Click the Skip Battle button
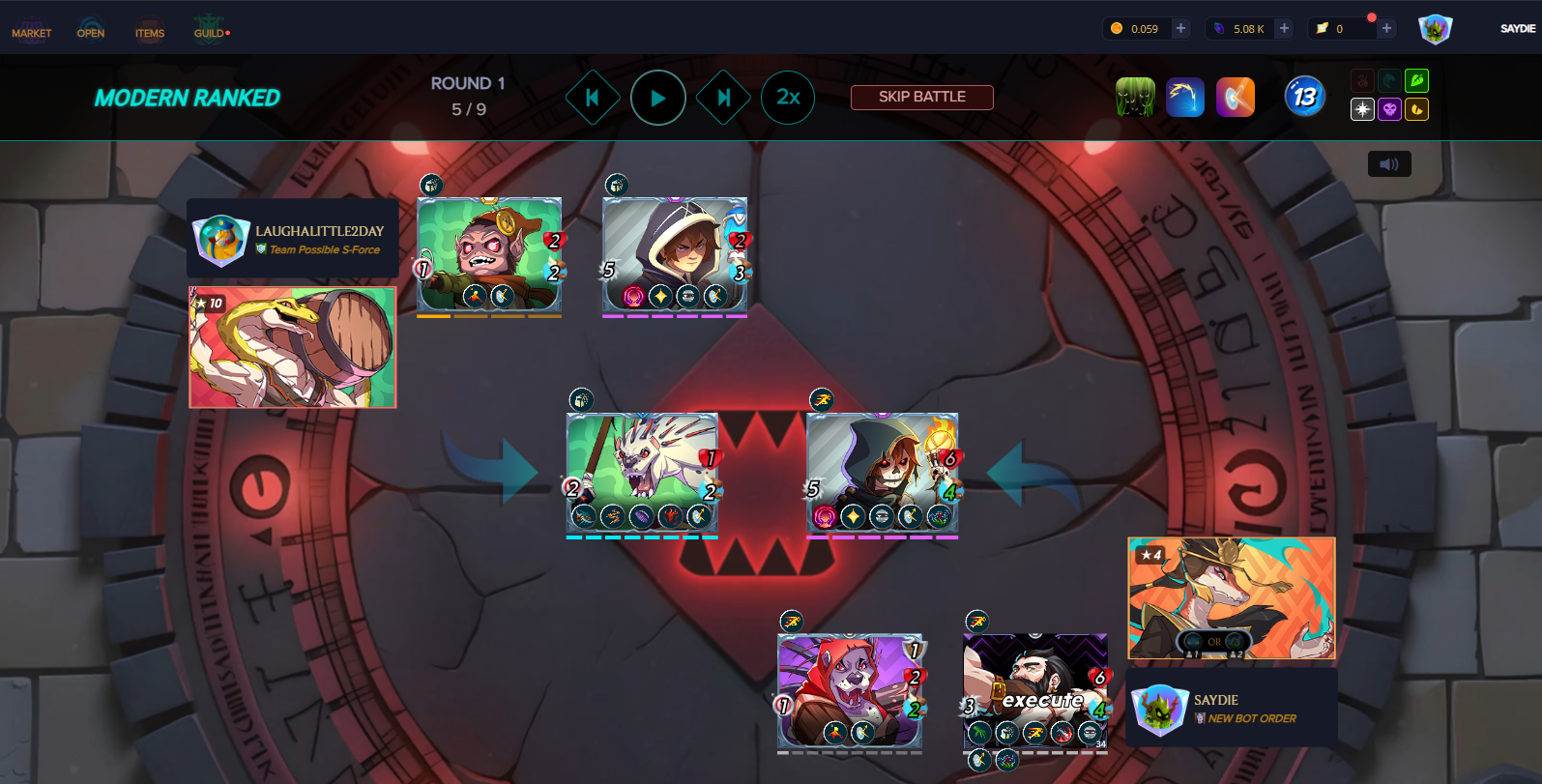The height and width of the screenshot is (784, 1542). [x=921, y=97]
